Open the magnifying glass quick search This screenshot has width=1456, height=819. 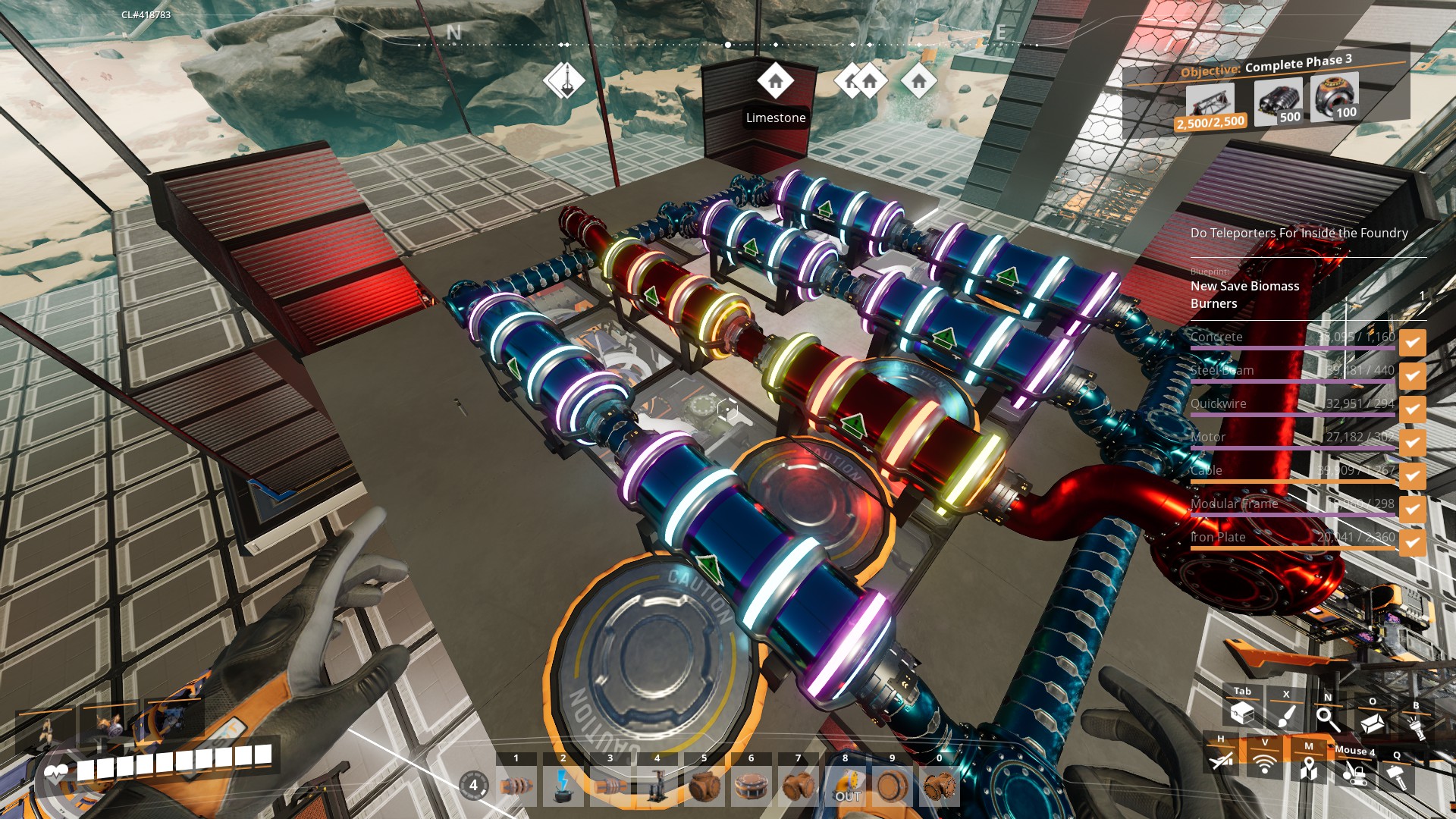[1328, 717]
